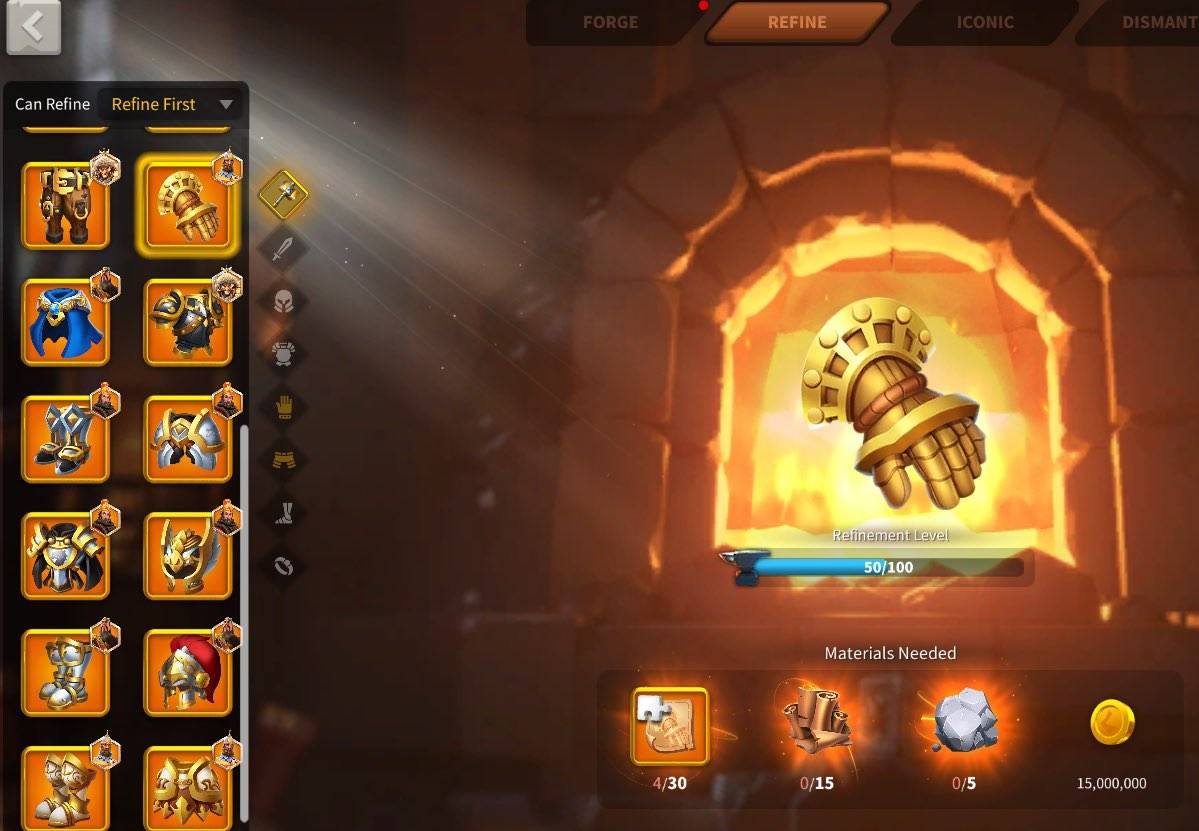Filter equipment by helmet category
This screenshot has height=831, width=1199.
pos(284,300)
